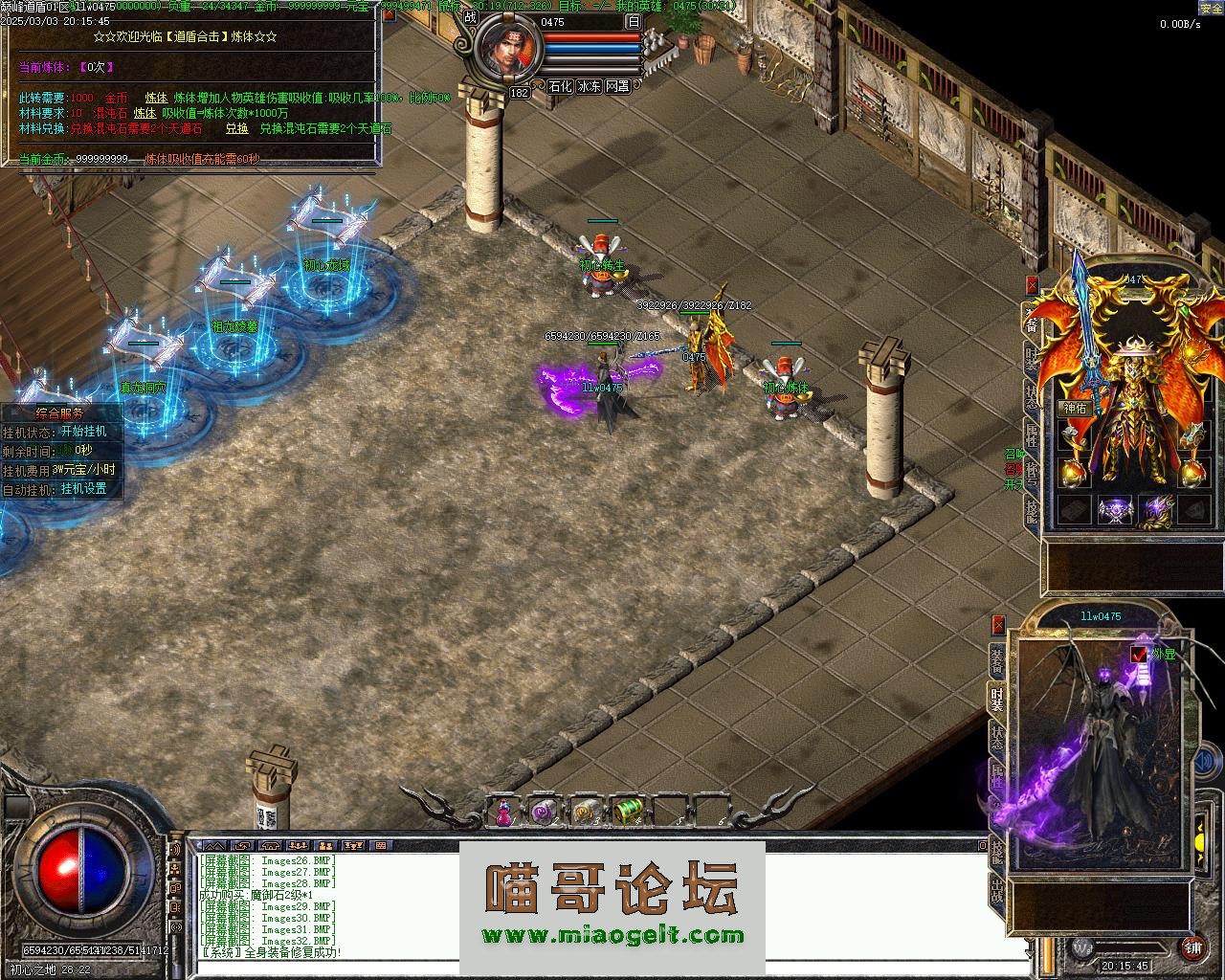Select the purple swirl scroll hotbar slot
The image size is (1225, 980).
coord(543,812)
